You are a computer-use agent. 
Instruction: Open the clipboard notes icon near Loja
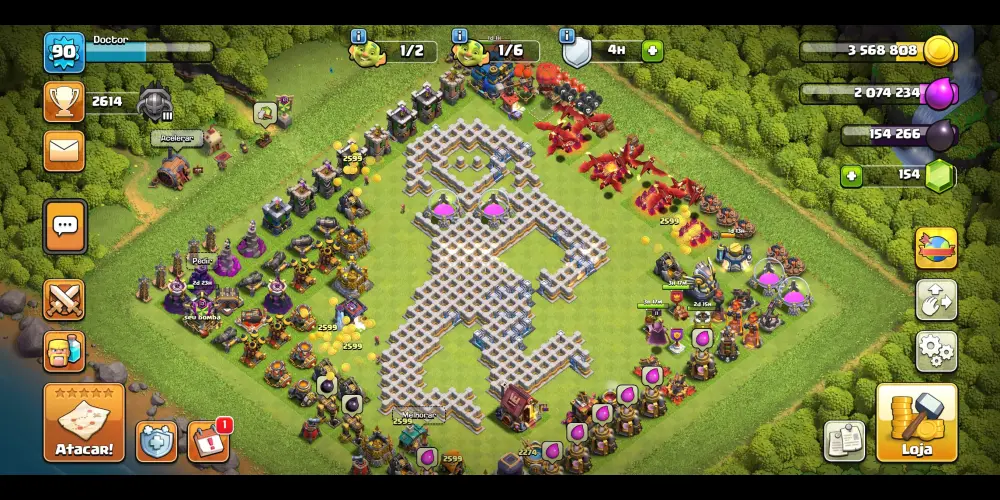844,440
